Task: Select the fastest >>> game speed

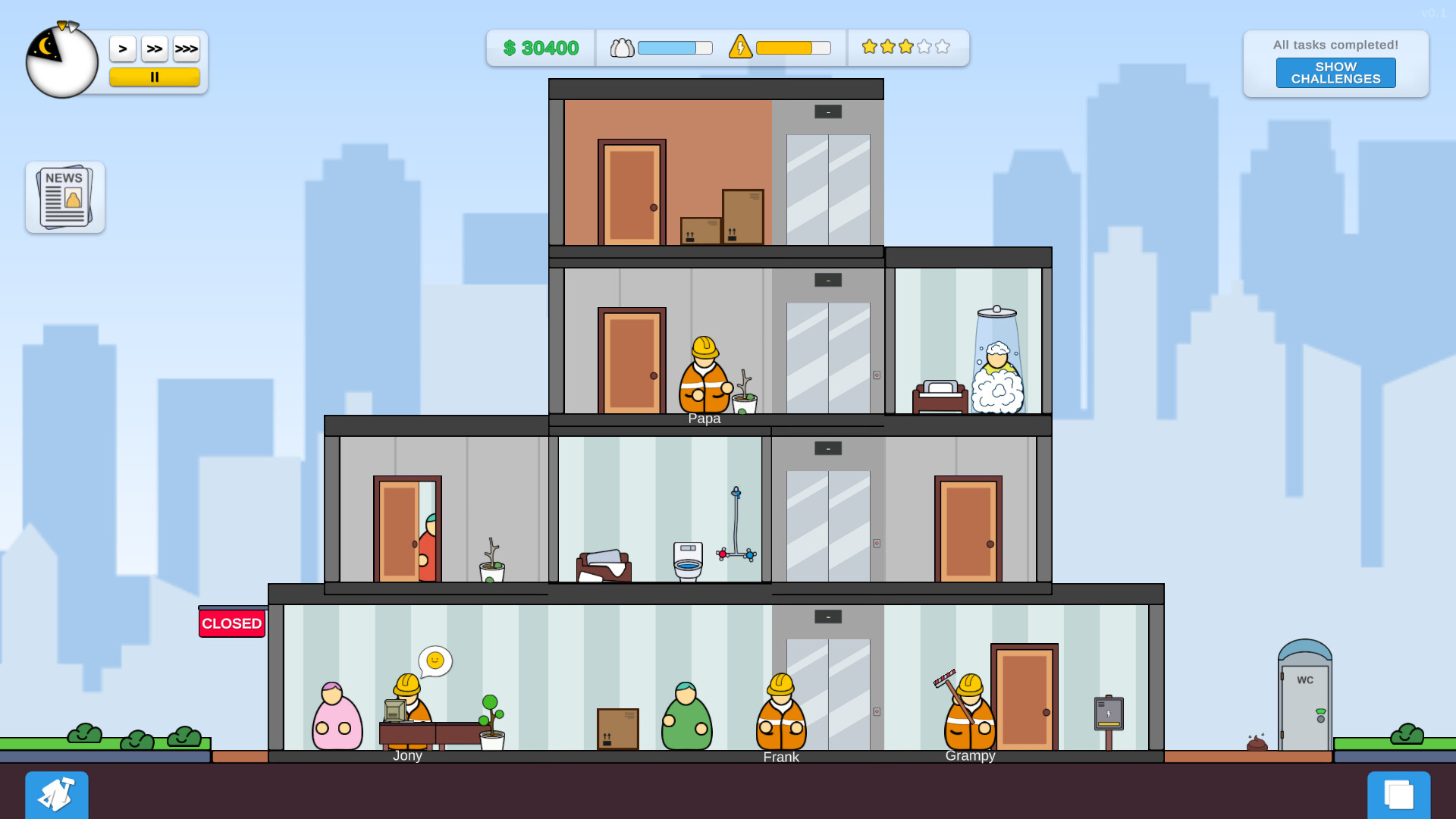Action: click(187, 48)
